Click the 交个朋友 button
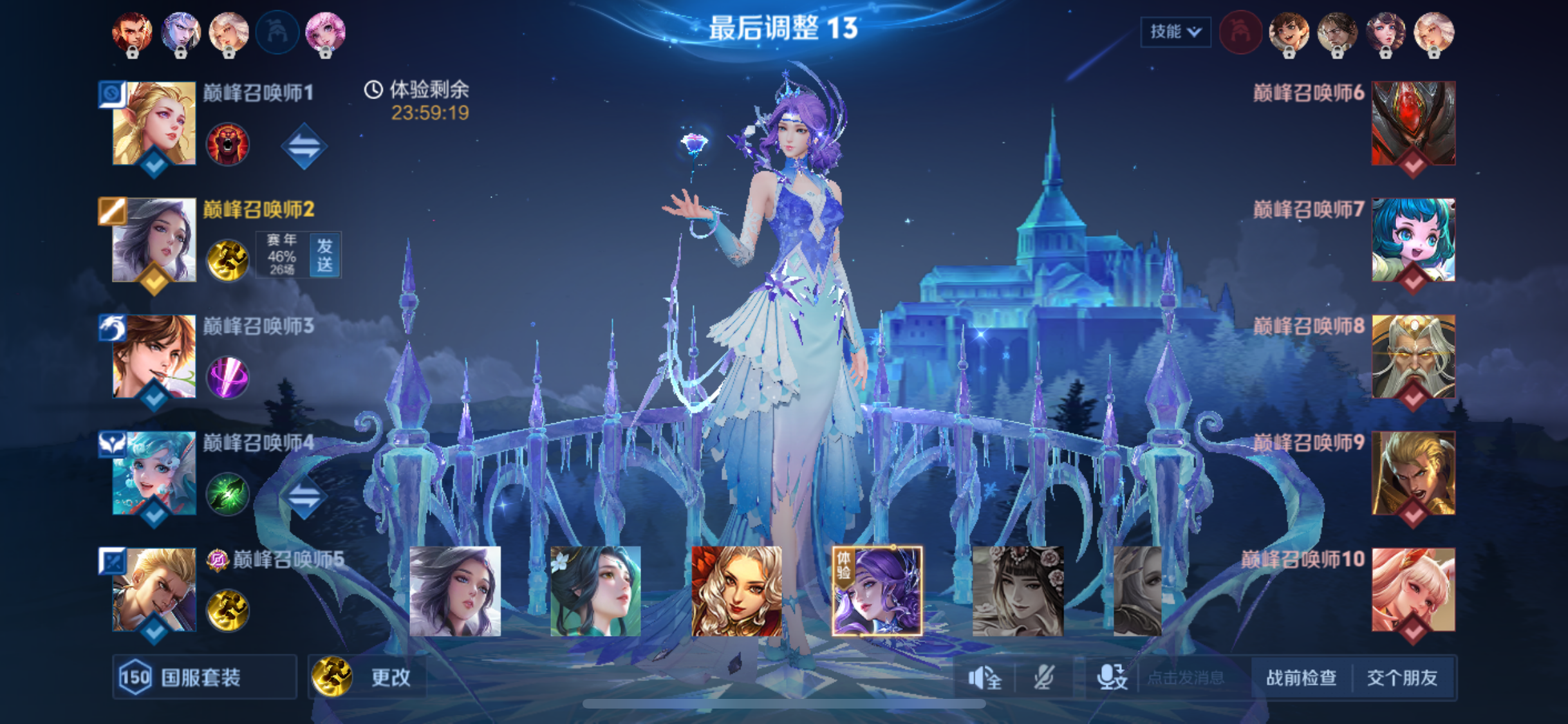 tap(1402, 677)
